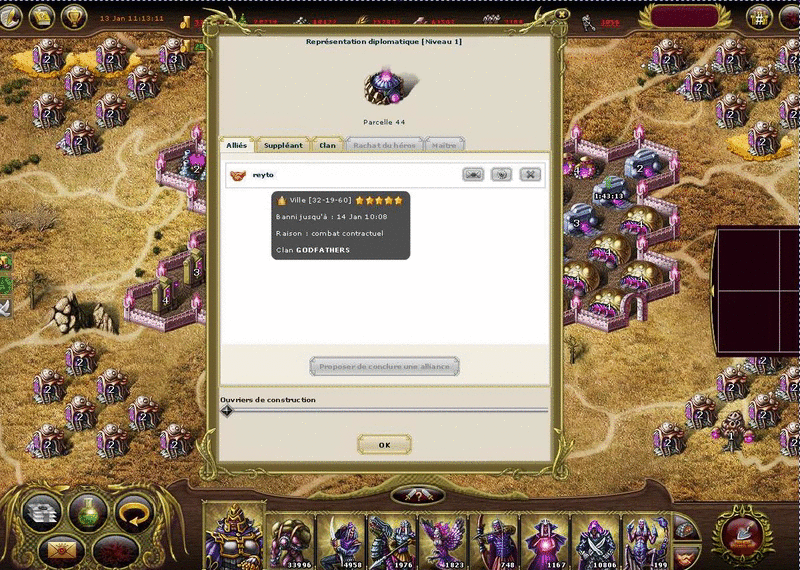This screenshot has width=800, height=570.
Task: Click the green potion flask button
Action: [x=88, y=513]
